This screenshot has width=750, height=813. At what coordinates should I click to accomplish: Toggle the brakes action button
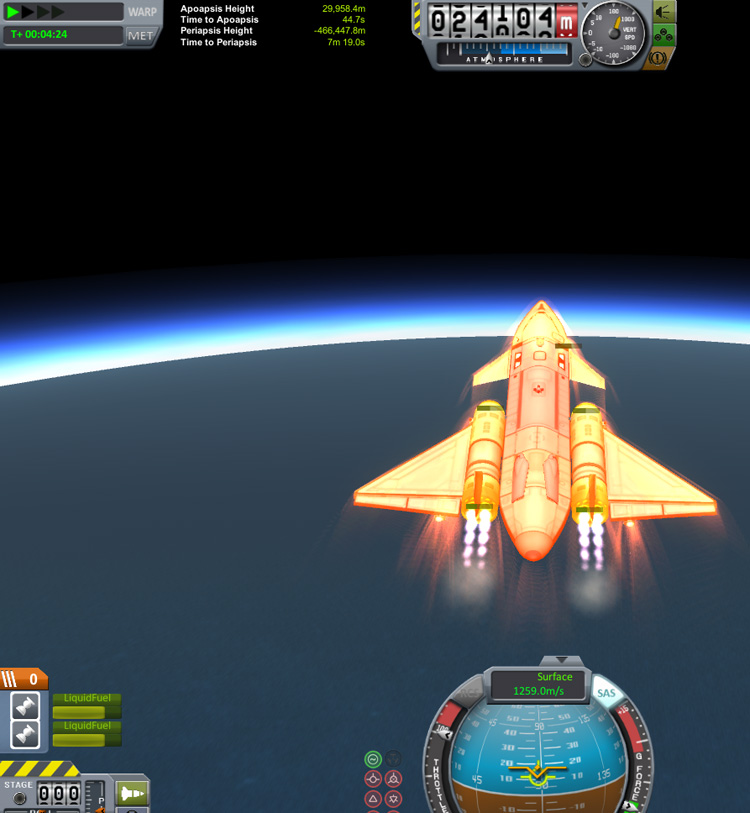(660, 59)
